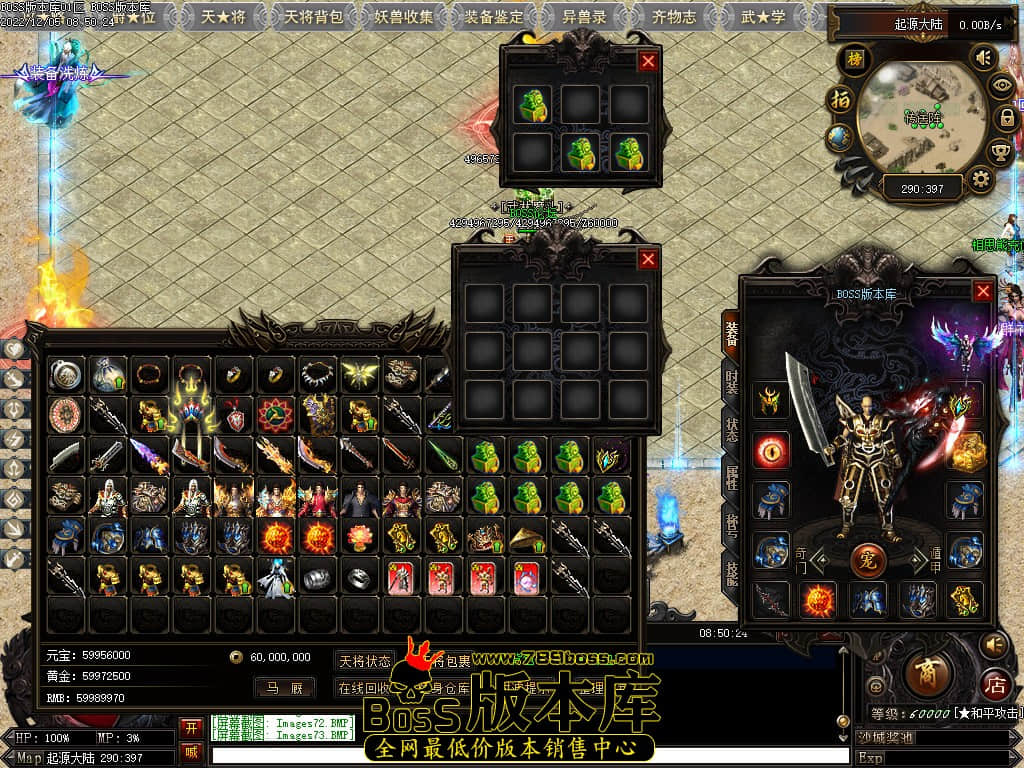Close the BOSS版本库 character panel
Viewport: 1024px width, 768px height.
[983, 291]
